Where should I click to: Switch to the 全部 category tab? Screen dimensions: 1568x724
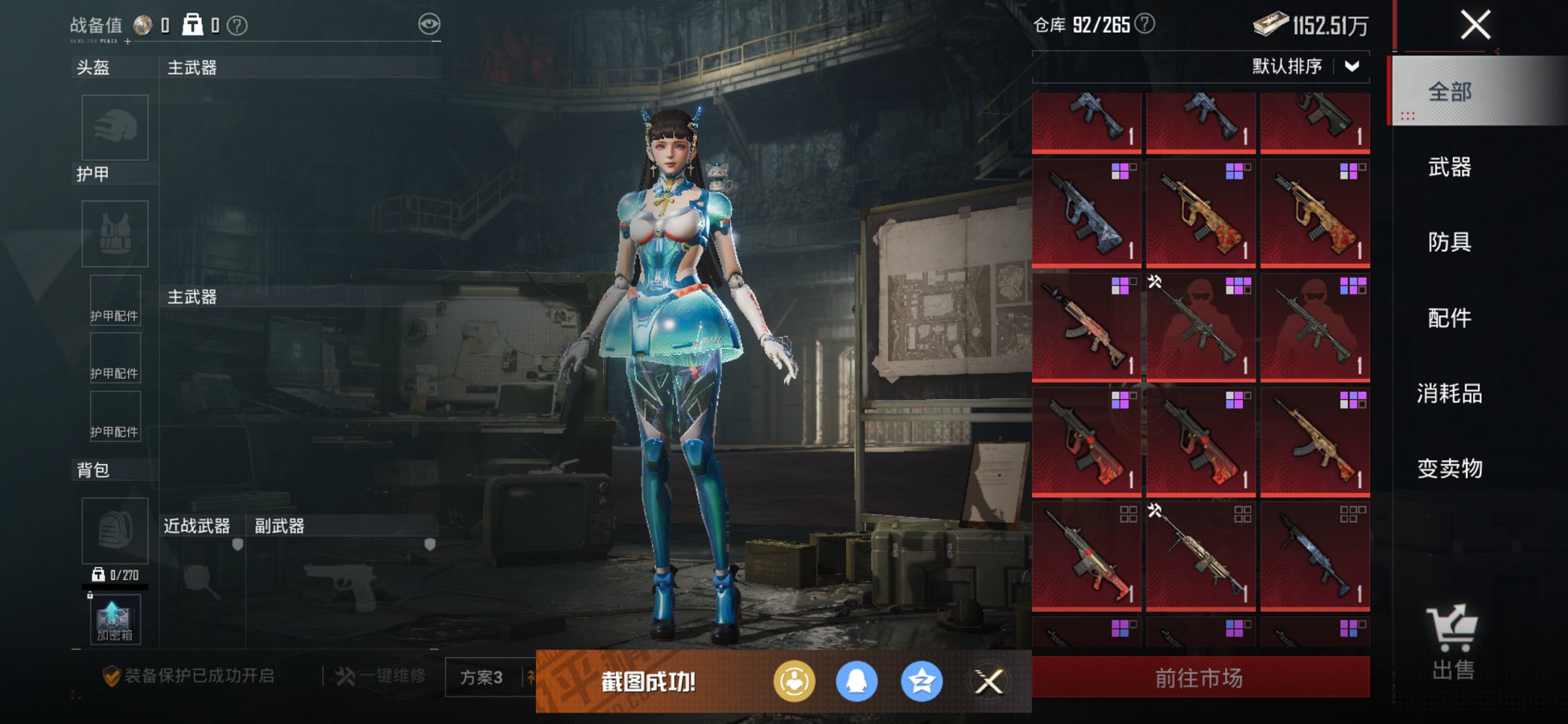[x=1449, y=92]
